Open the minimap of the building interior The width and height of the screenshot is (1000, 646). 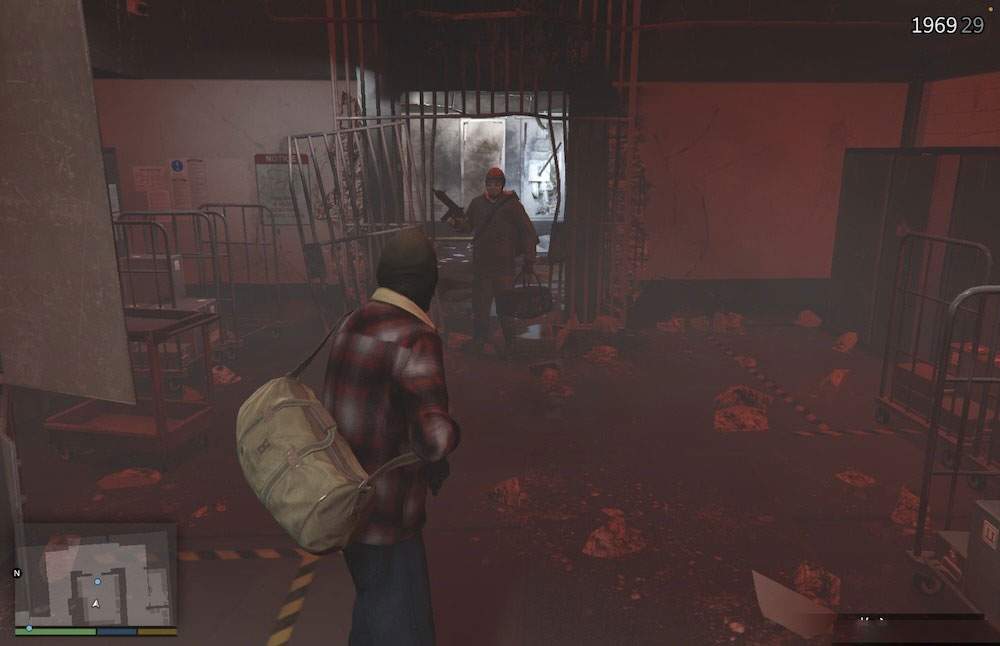pyautogui.click(x=96, y=574)
